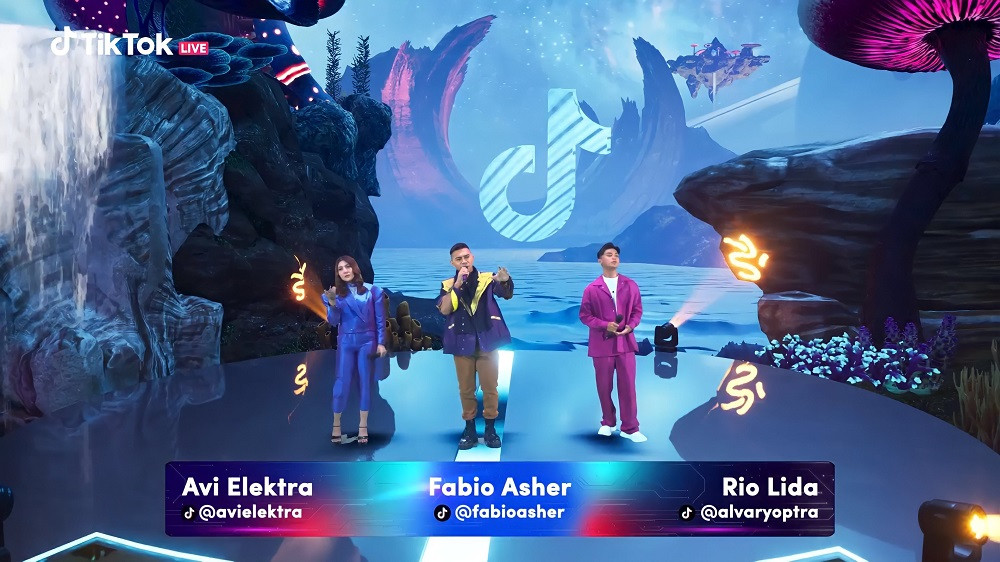
Task: Select the Fabio Asher name label
Action: [500, 487]
